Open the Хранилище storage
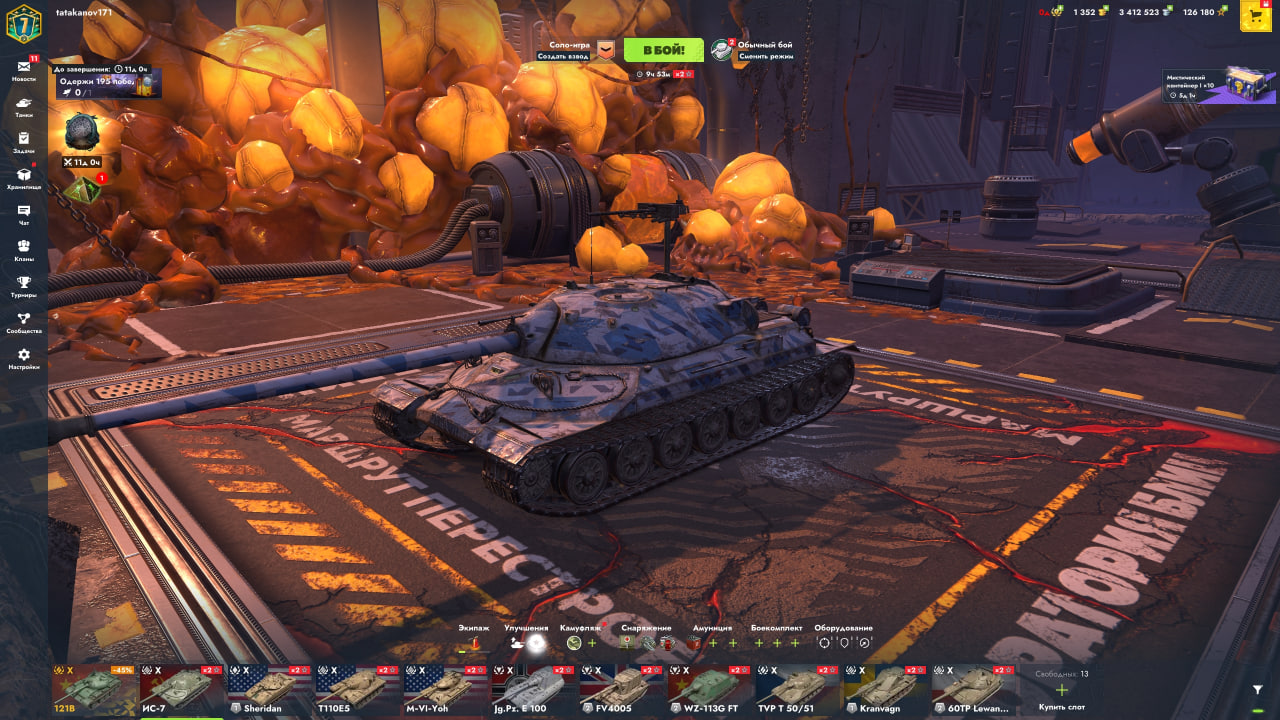This screenshot has height=720, width=1280. tap(24, 178)
